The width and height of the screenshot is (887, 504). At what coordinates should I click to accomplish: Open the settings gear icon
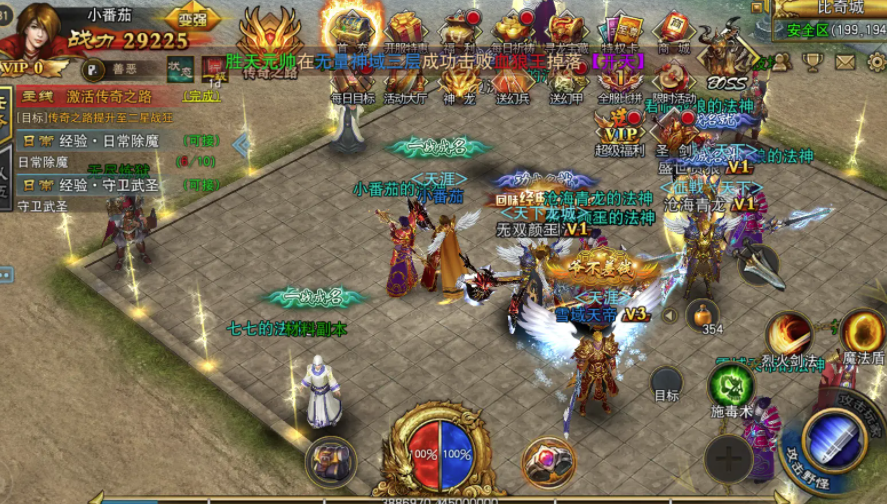pyautogui.click(x=876, y=62)
